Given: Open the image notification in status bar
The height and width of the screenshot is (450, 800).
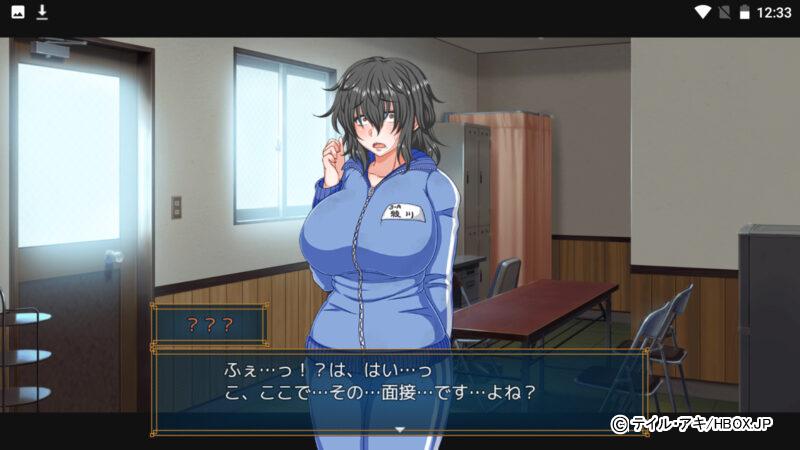Looking at the screenshot, I should tap(17, 13).
